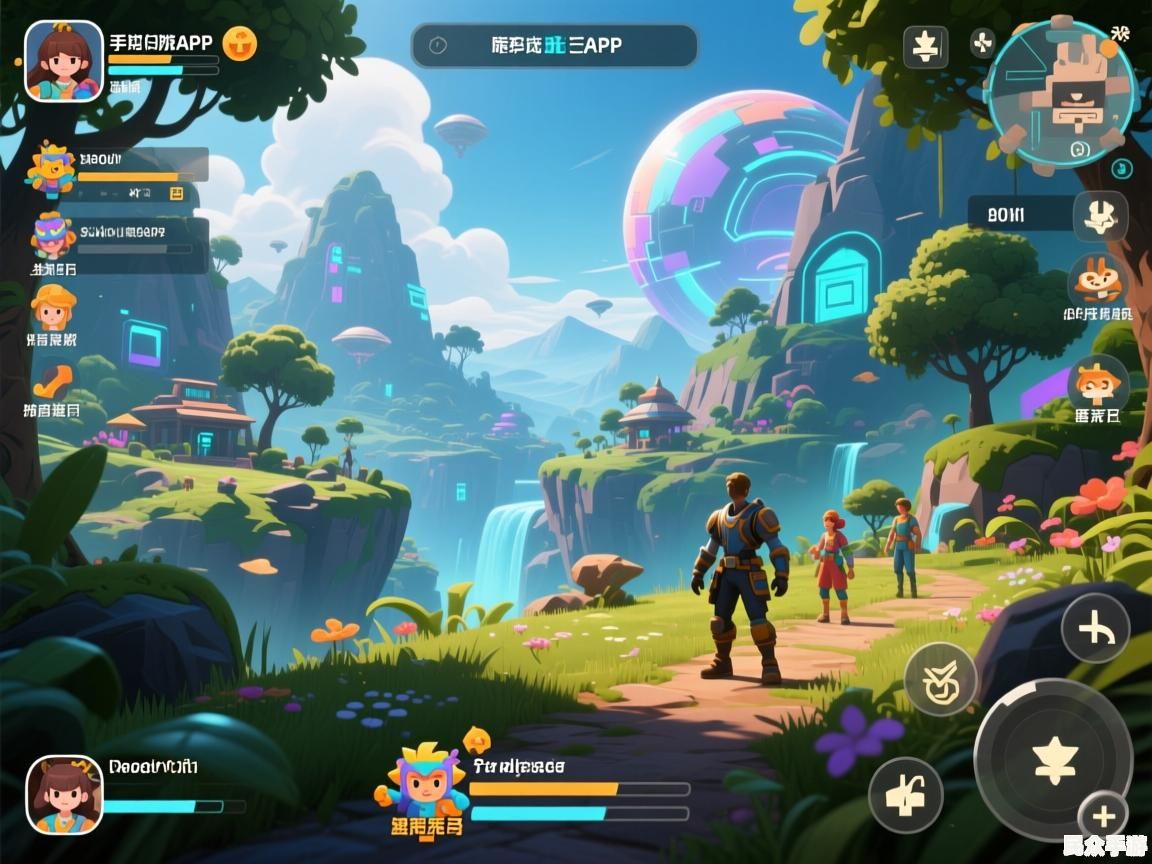Open the orange boot icon on the left
This screenshot has height=864, width=1152.
tap(53, 381)
